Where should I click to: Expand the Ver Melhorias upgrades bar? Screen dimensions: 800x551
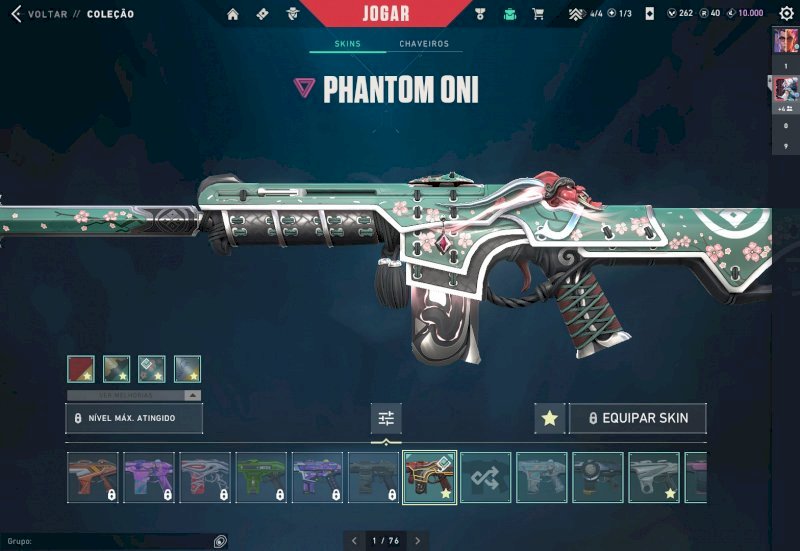click(x=134, y=395)
